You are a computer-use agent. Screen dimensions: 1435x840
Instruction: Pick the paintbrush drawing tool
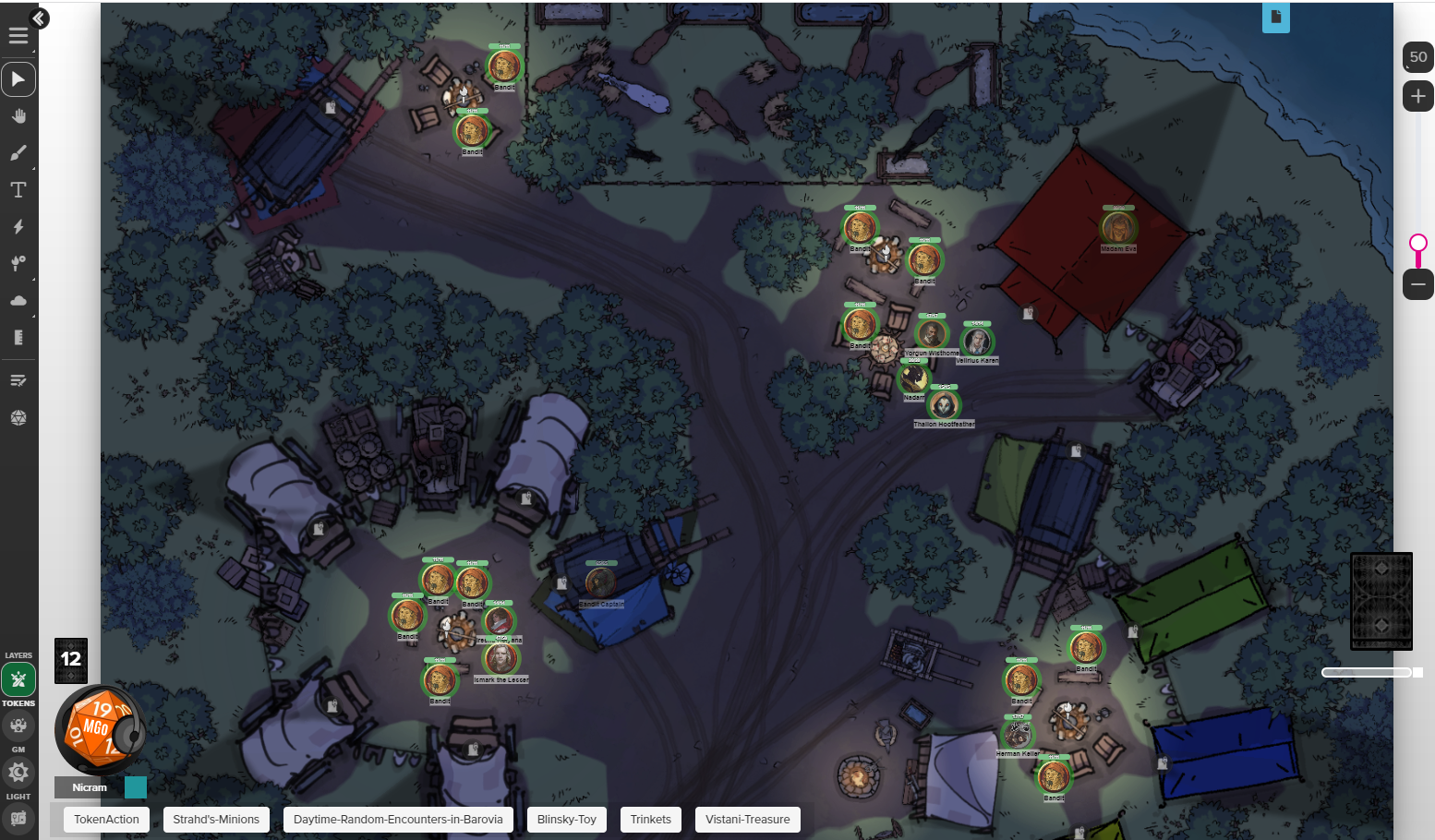click(x=18, y=153)
